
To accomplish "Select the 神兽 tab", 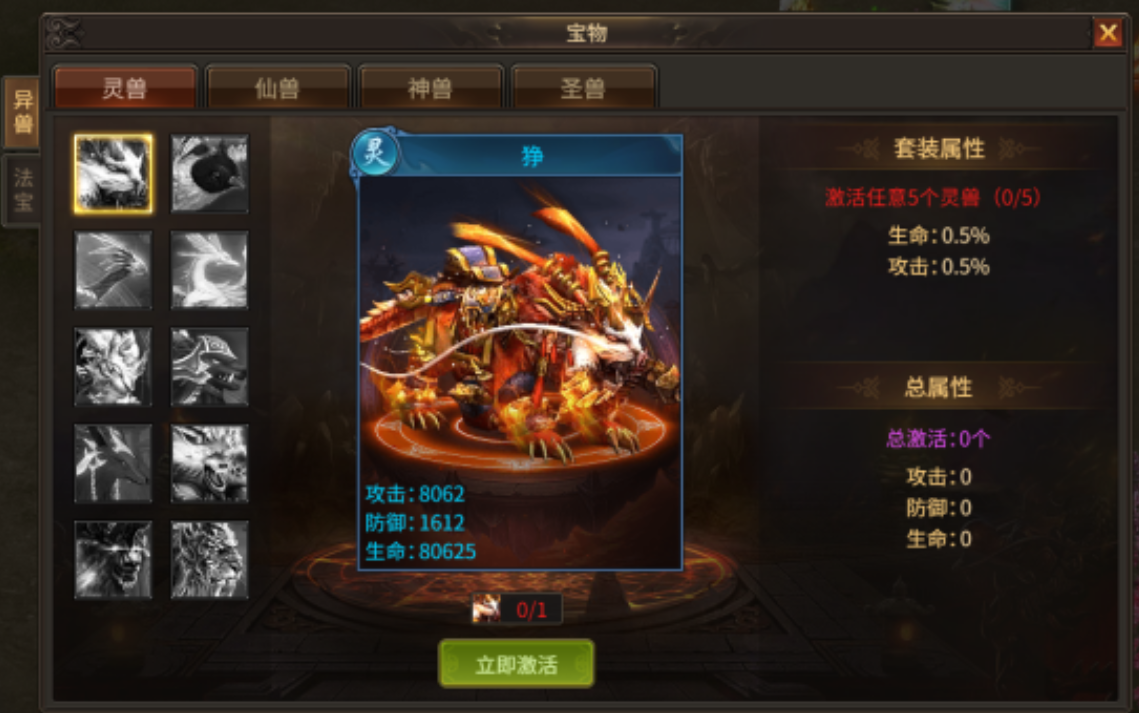I will click(x=430, y=88).
